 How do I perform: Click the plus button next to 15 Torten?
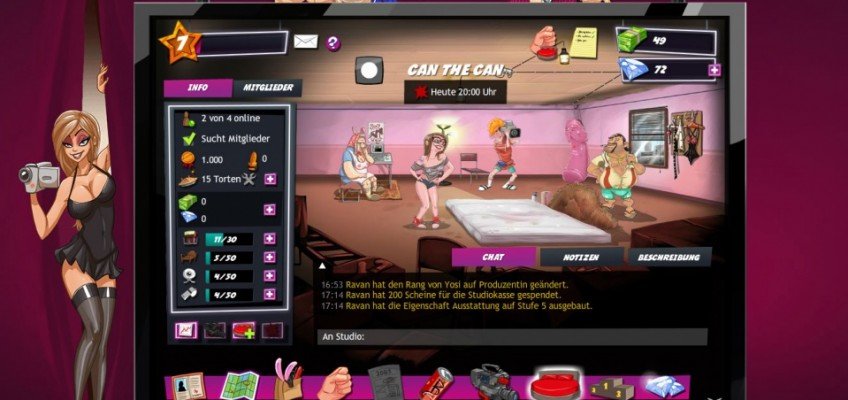tap(270, 179)
